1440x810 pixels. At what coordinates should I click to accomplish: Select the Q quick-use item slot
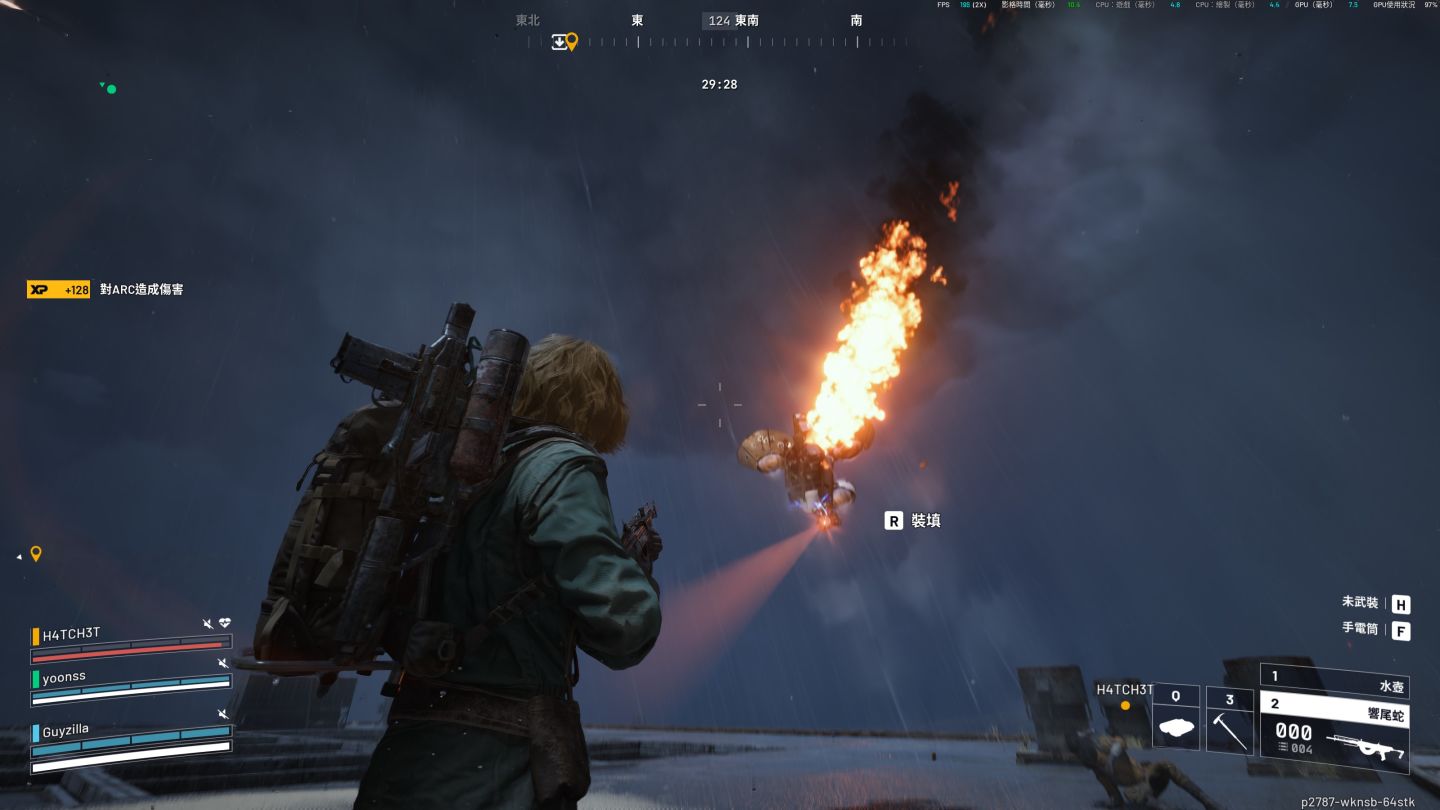(x=1176, y=718)
